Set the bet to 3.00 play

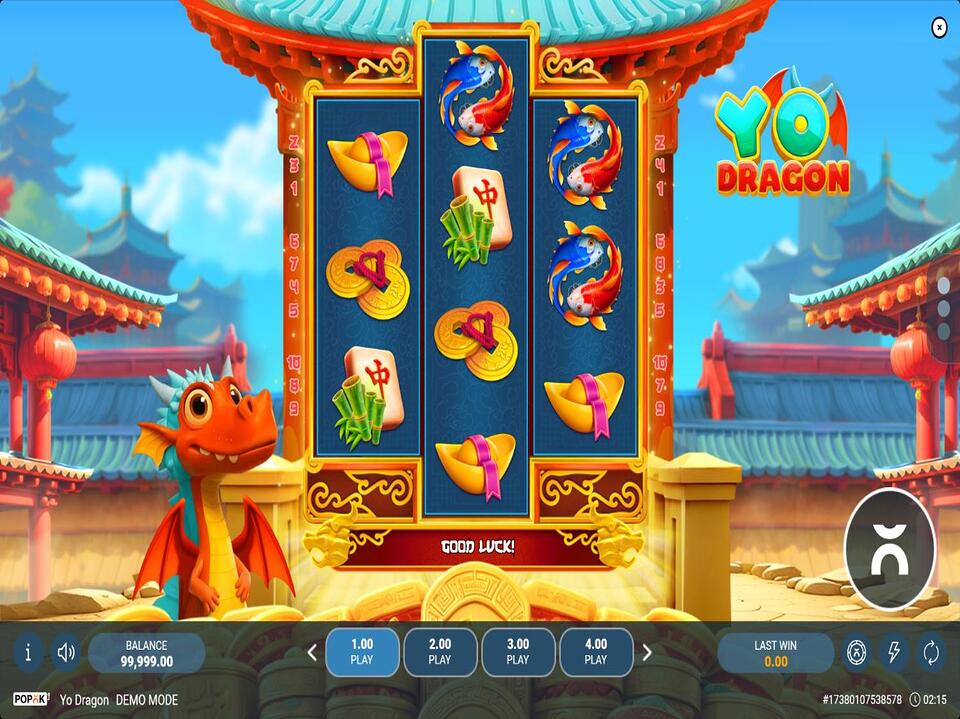(518, 652)
